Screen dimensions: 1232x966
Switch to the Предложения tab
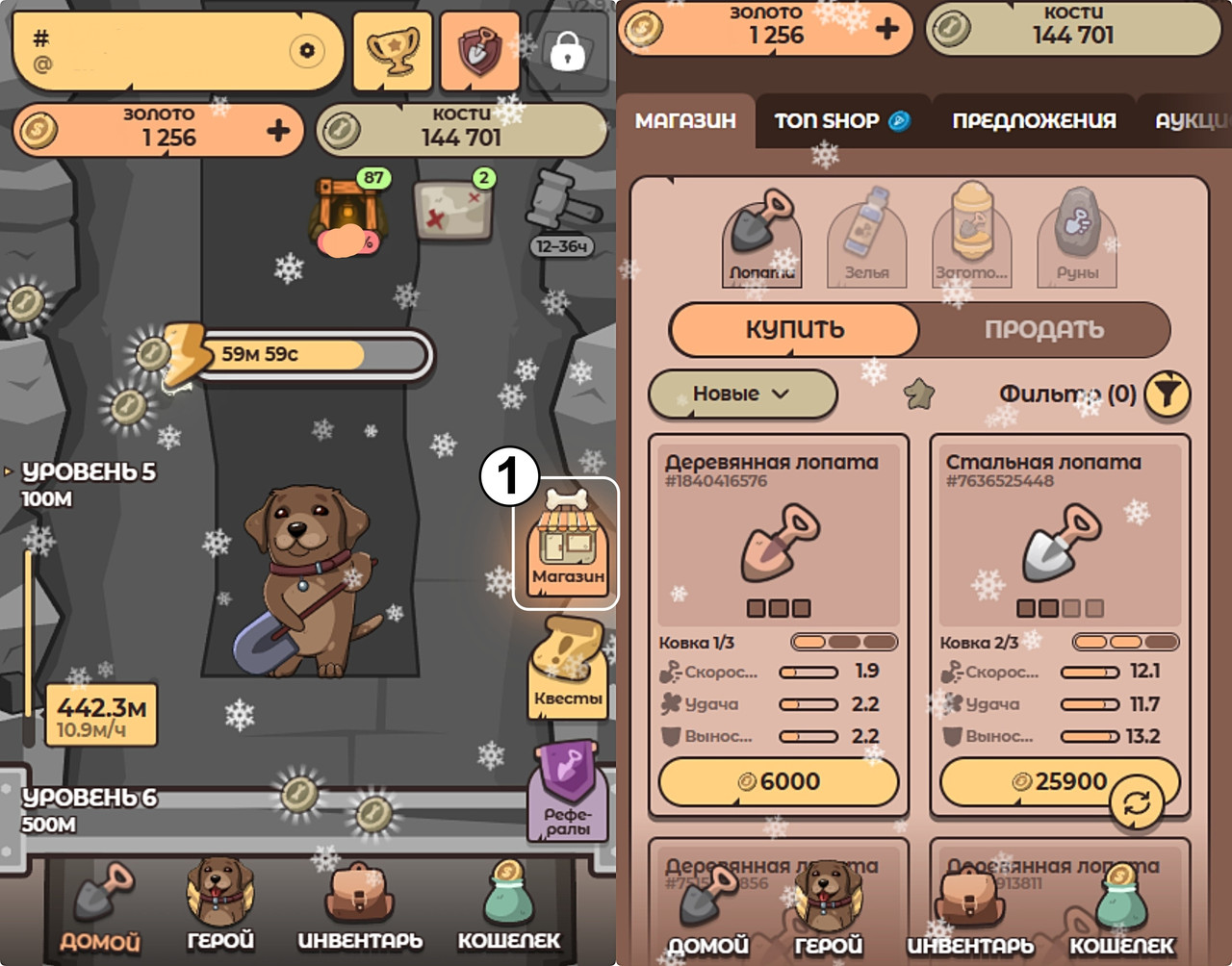(x=1034, y=121)
